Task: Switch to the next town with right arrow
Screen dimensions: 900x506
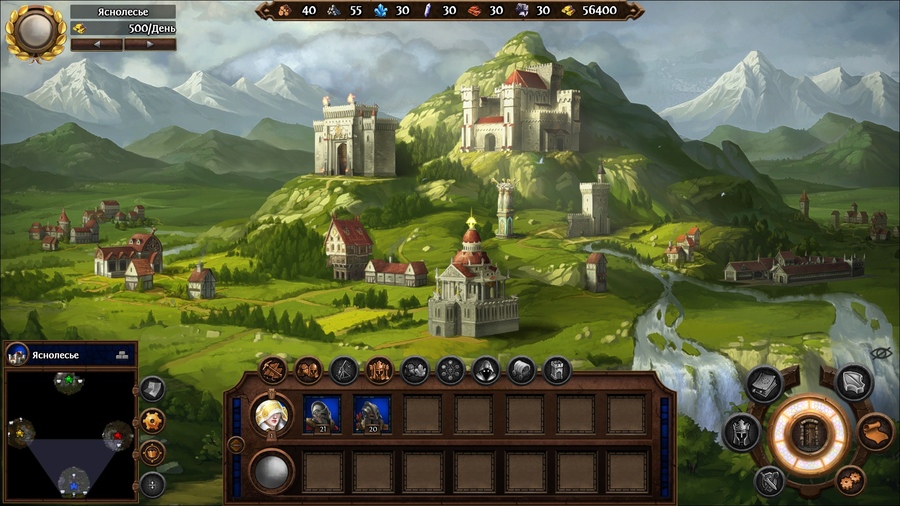Action: (150, 44)
